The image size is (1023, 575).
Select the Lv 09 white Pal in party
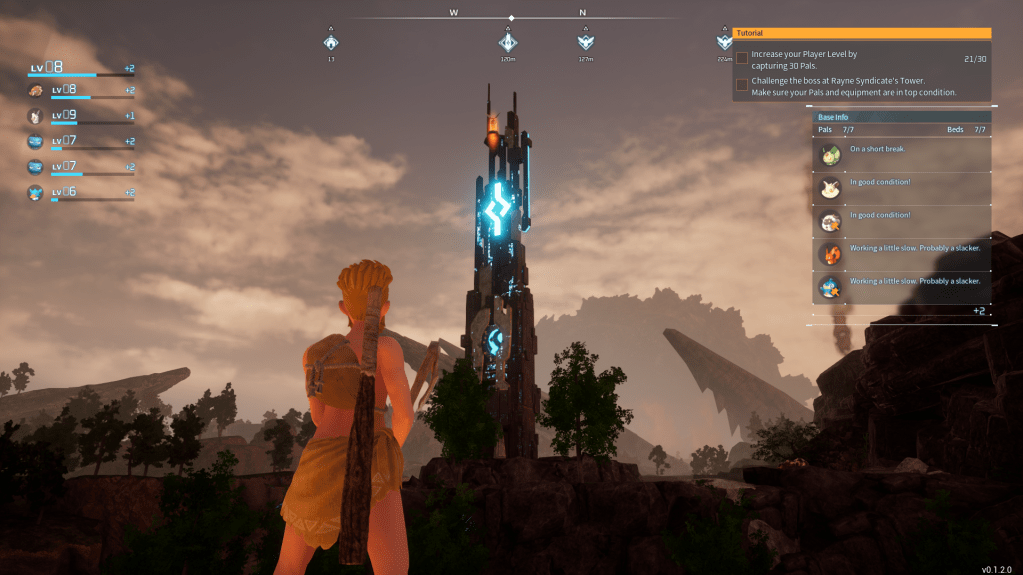pyautogui.click(x=36, y=116)
